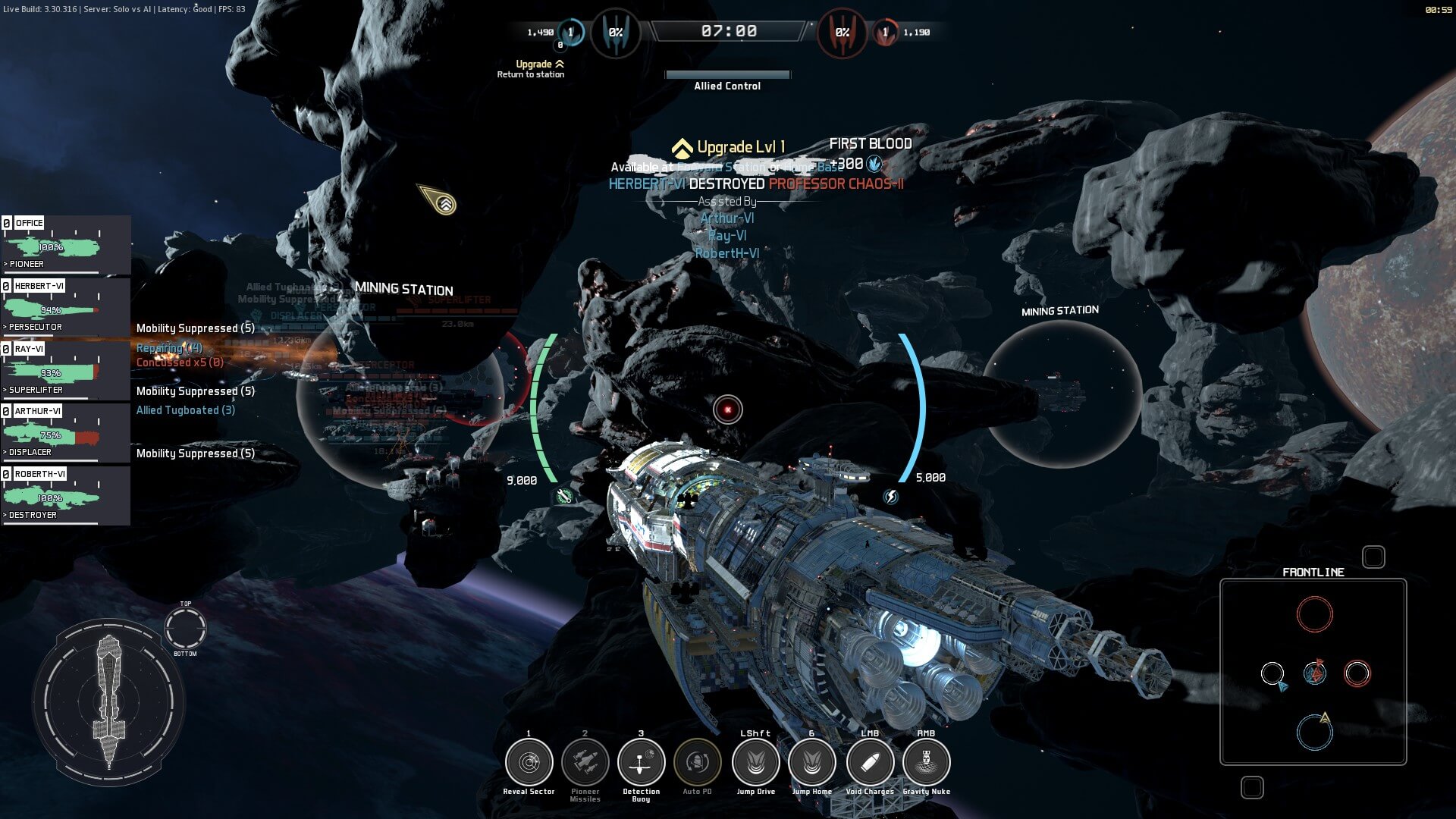
Task: Click the square button above the minimap
Action: coord(1373,557)
